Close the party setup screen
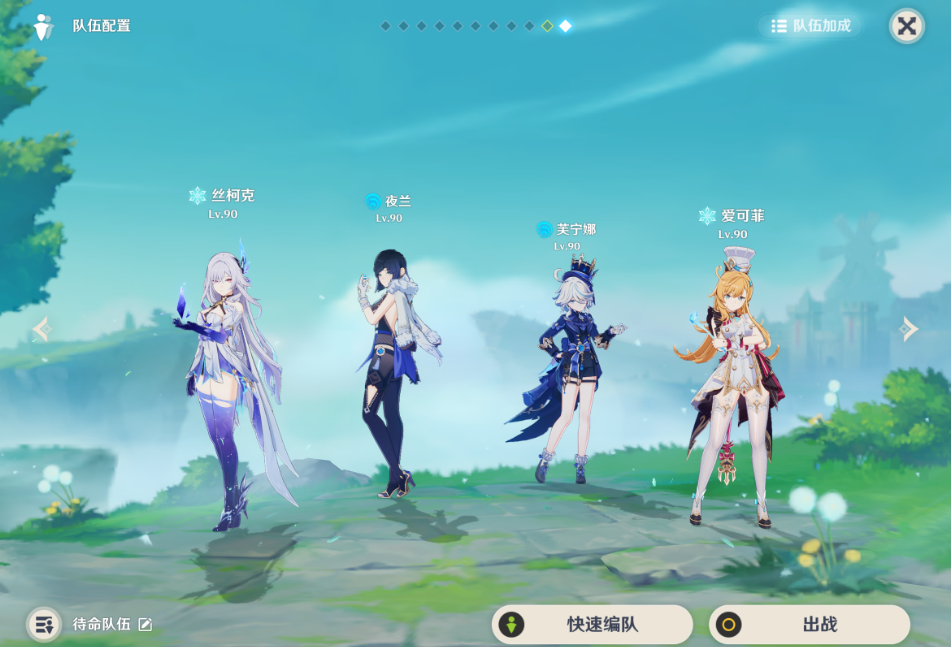 [x=906, y=26]
